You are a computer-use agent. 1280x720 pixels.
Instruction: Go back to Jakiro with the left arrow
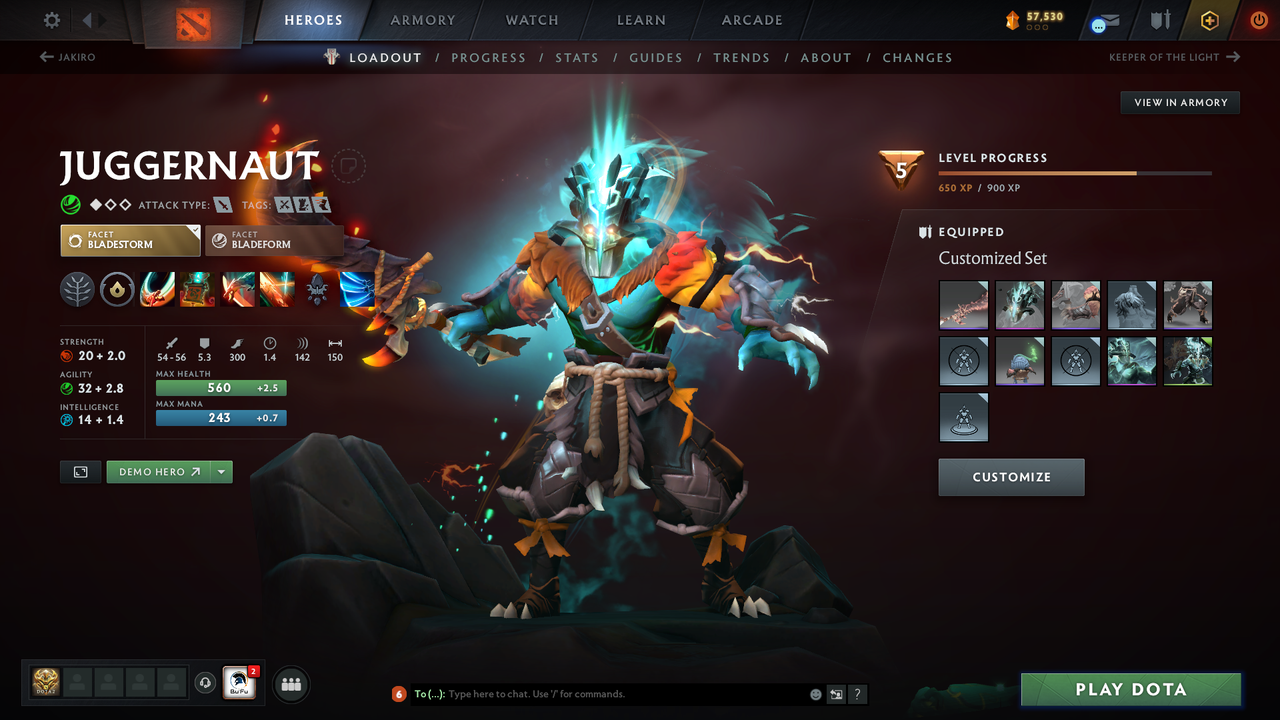(x=69, y=57)
